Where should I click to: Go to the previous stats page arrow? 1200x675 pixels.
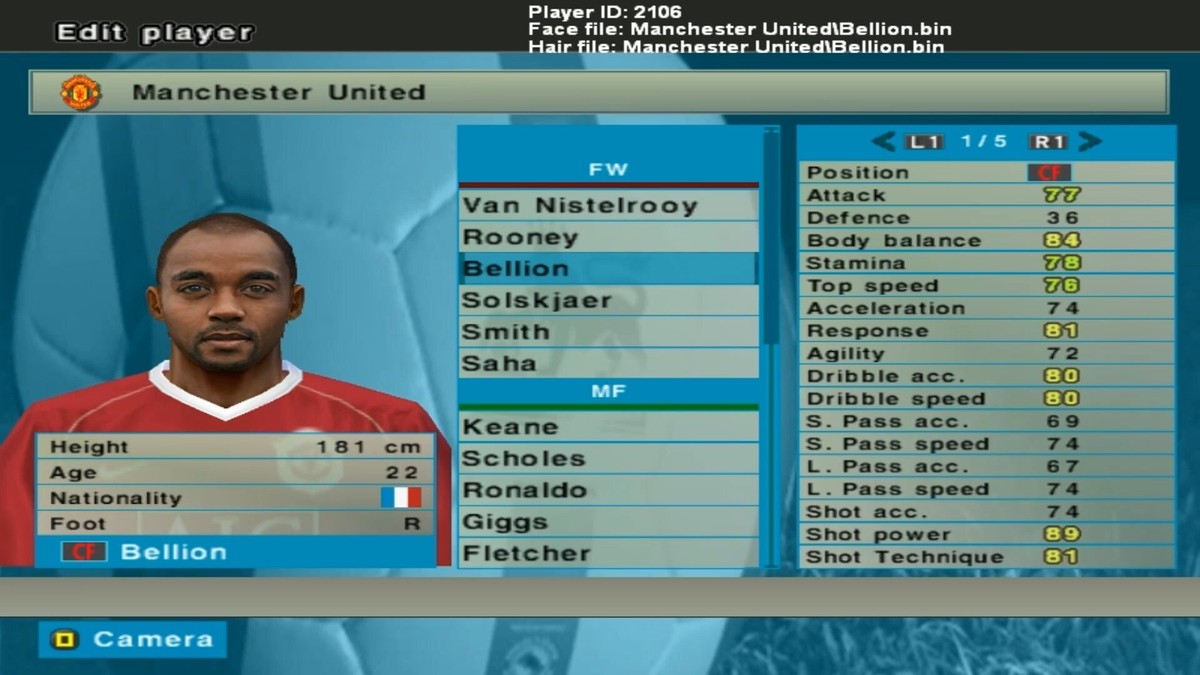[882, 142]
